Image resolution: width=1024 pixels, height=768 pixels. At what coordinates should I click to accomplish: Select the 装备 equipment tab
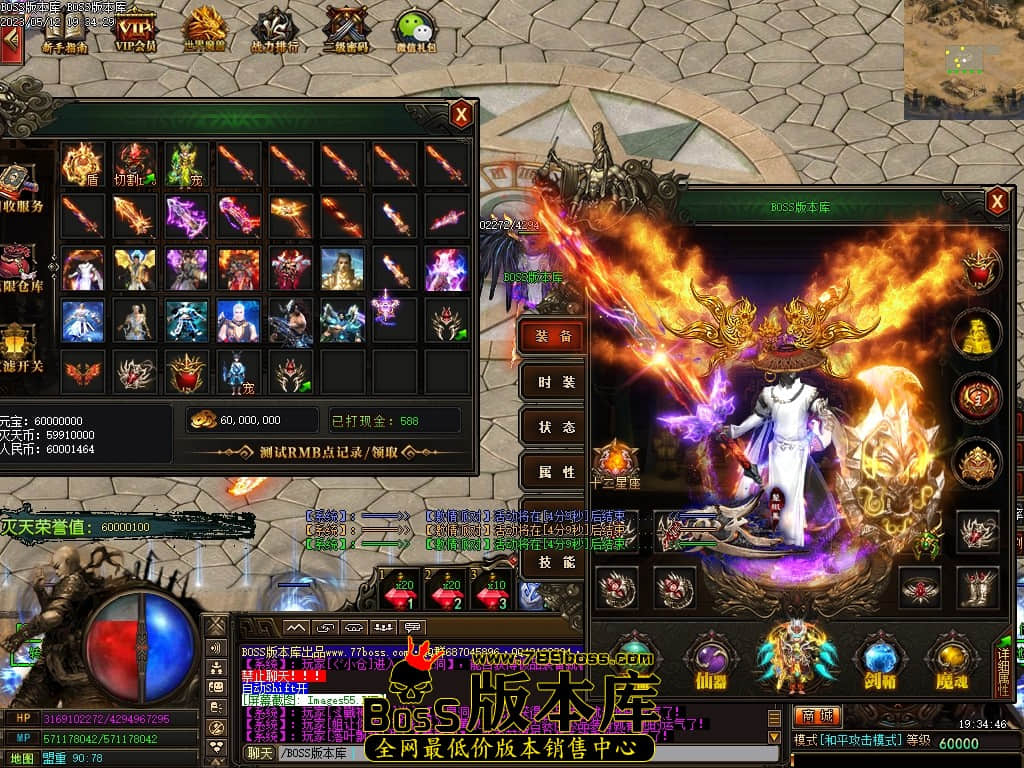(x=553, y=337)
